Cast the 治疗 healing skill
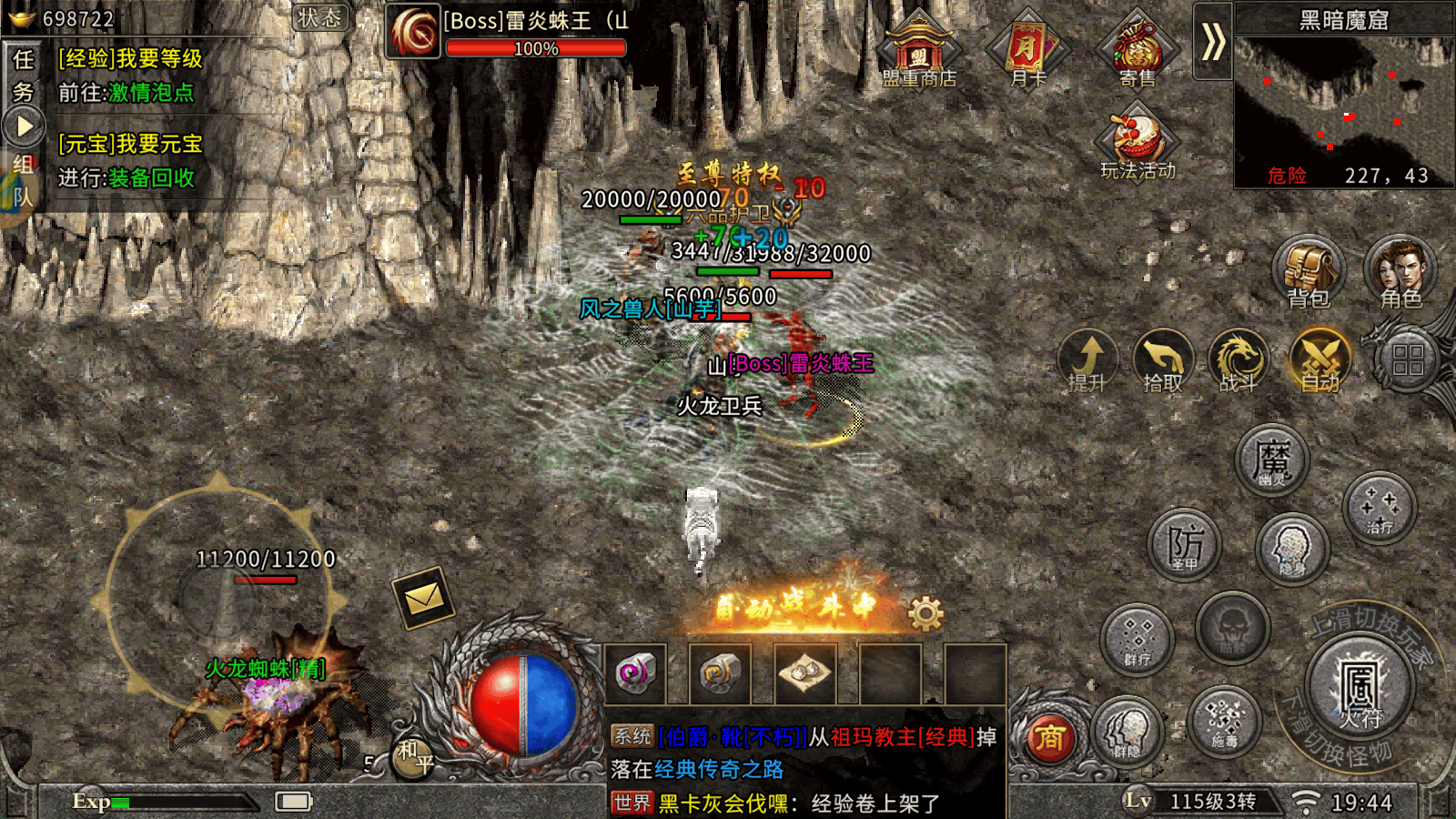This screenshot has height=819, width=1456. pos(1380,508)
